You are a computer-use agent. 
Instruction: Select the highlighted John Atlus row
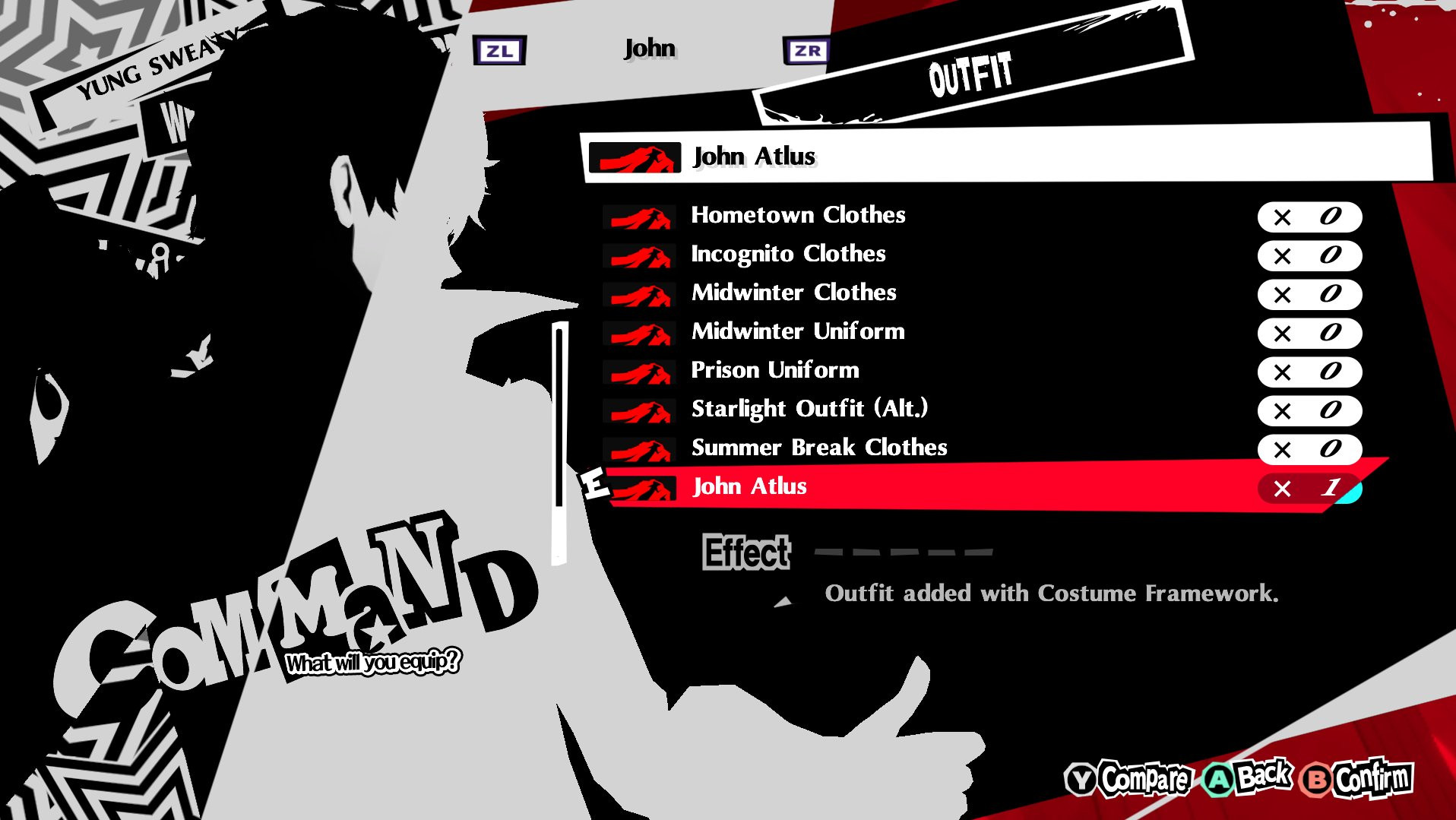(x=836, y=488)
